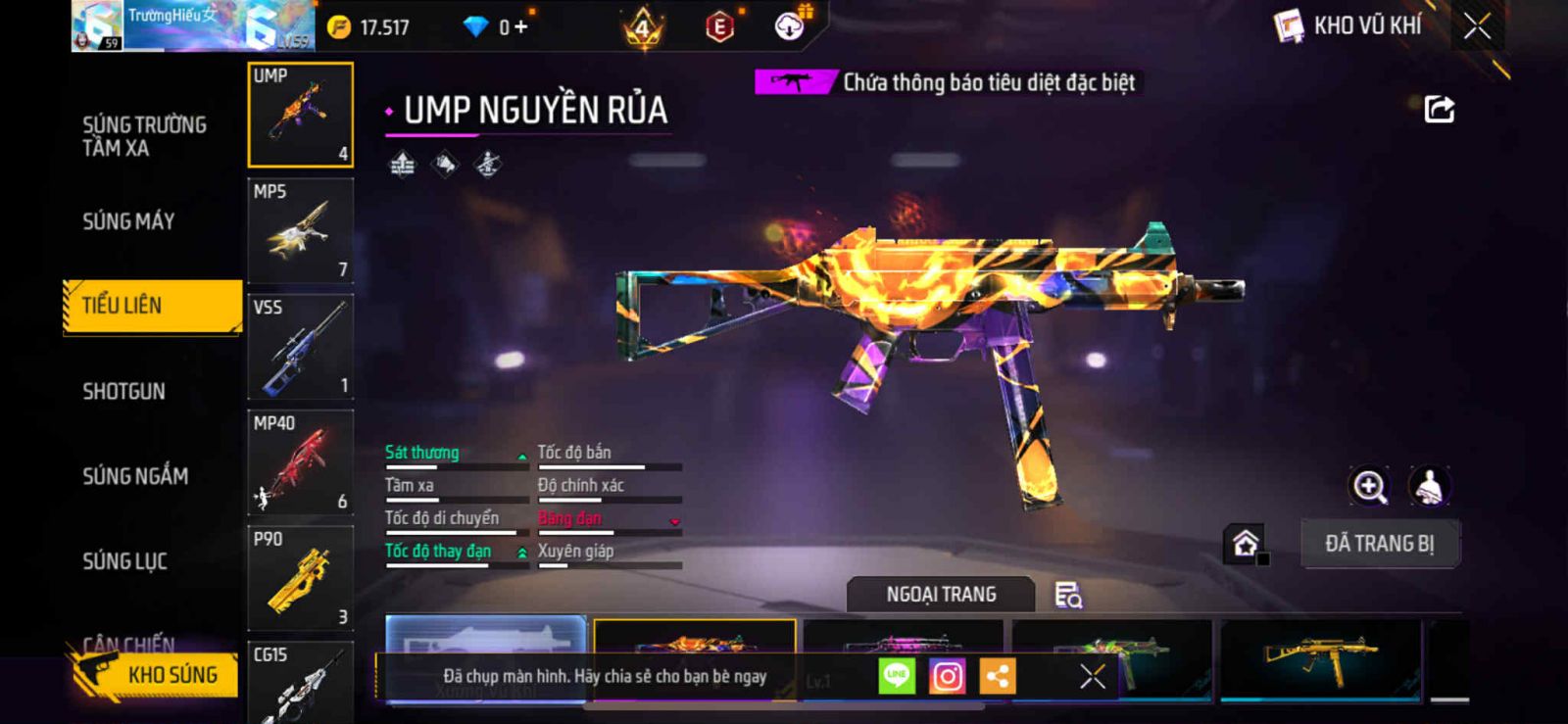1568x724 pixels.
Task: Dismiss the screenshot share popup
Action: pos(1092,676)
